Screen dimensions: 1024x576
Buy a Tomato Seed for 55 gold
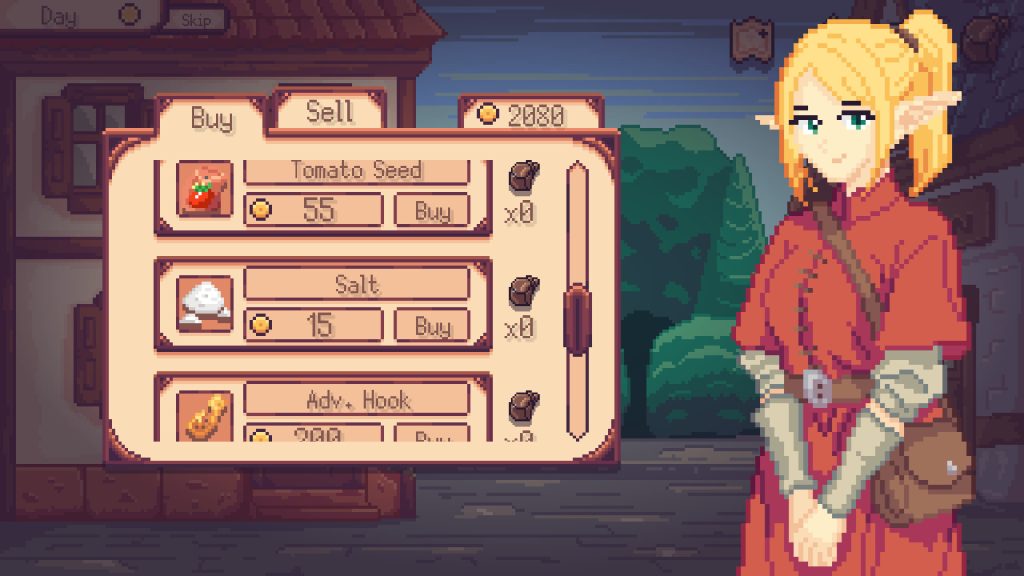tap(432, 211)
